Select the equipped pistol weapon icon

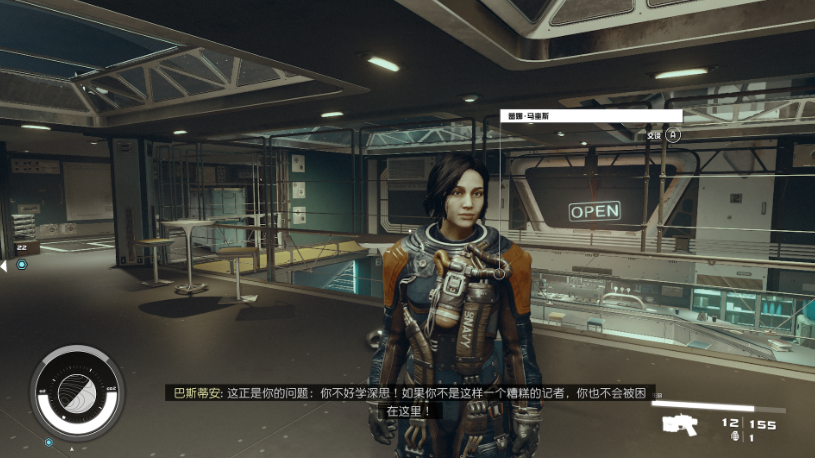[683, 424]
